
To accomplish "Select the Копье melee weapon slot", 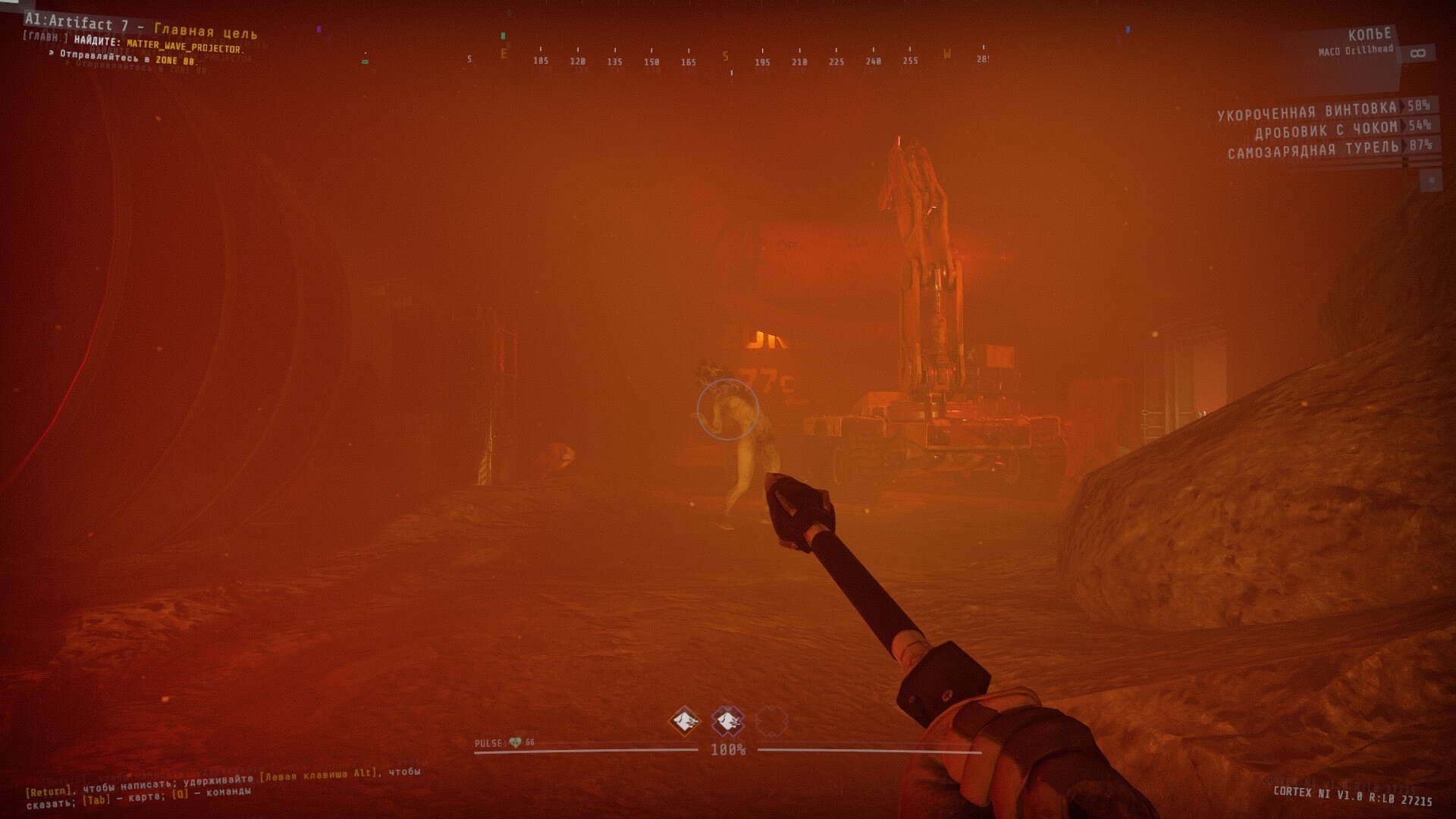I will coord(1369,36).
